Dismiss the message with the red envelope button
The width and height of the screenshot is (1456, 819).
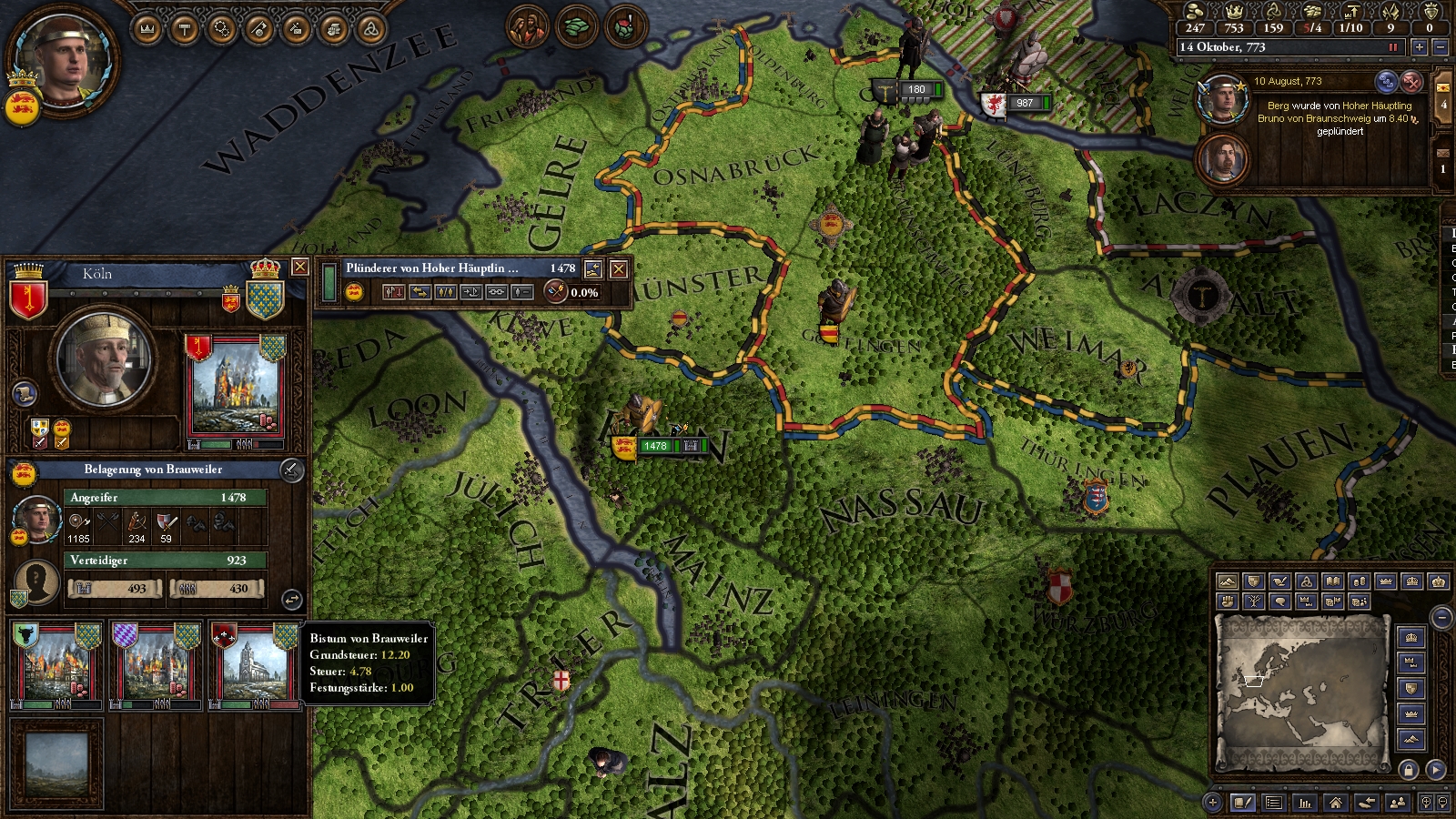(x=1410, y=82)
